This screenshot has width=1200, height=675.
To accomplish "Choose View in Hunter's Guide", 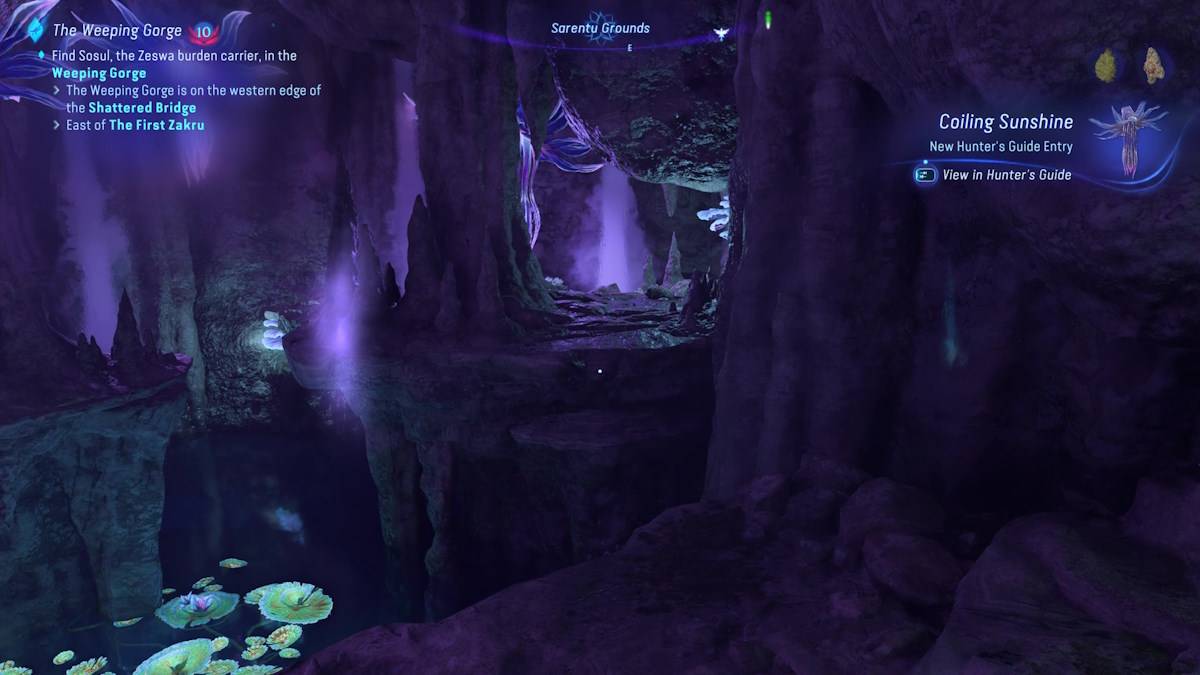I will (x=1006, y=175).
